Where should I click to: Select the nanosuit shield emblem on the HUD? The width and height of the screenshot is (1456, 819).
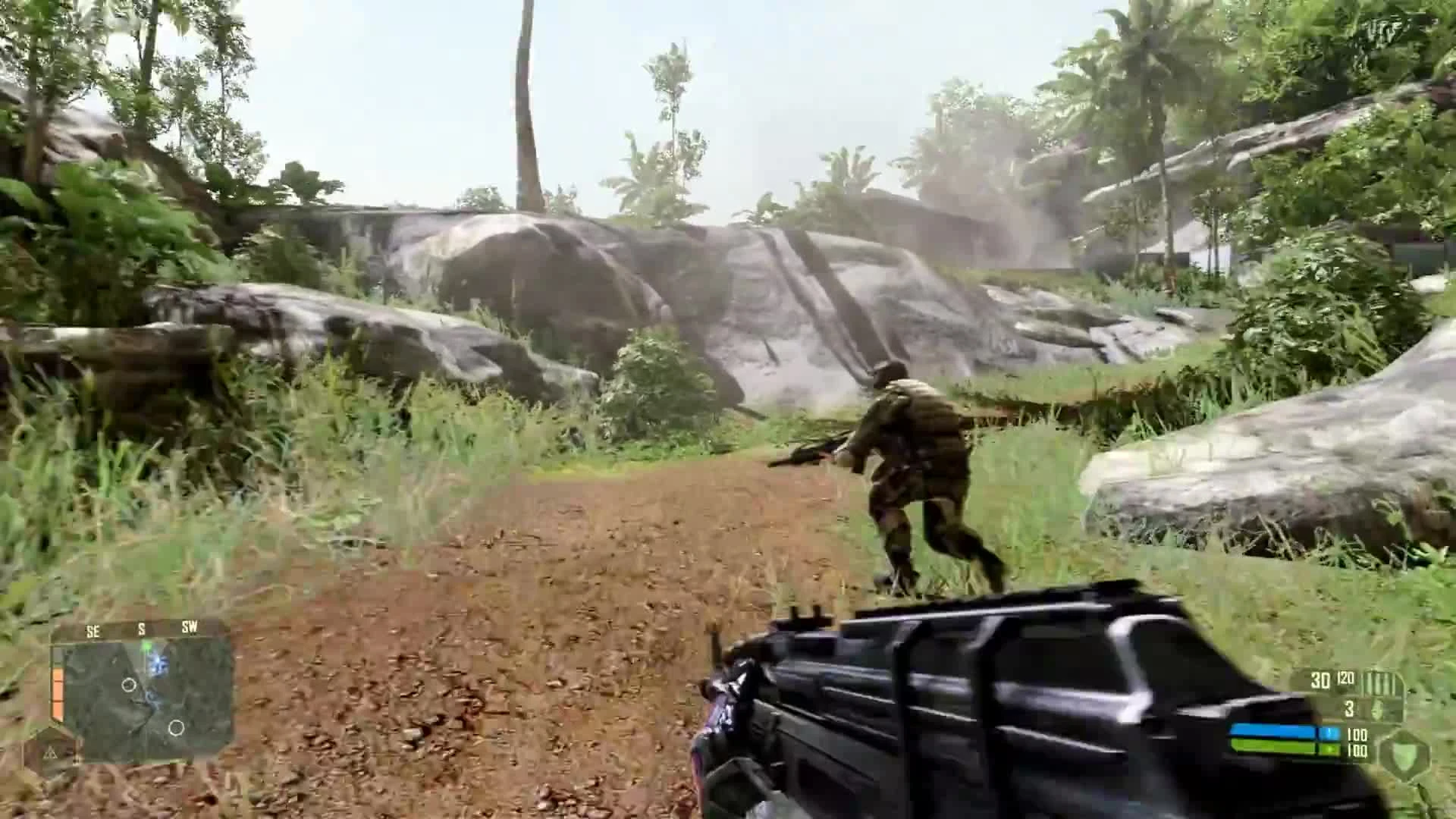click(1405, 756)
